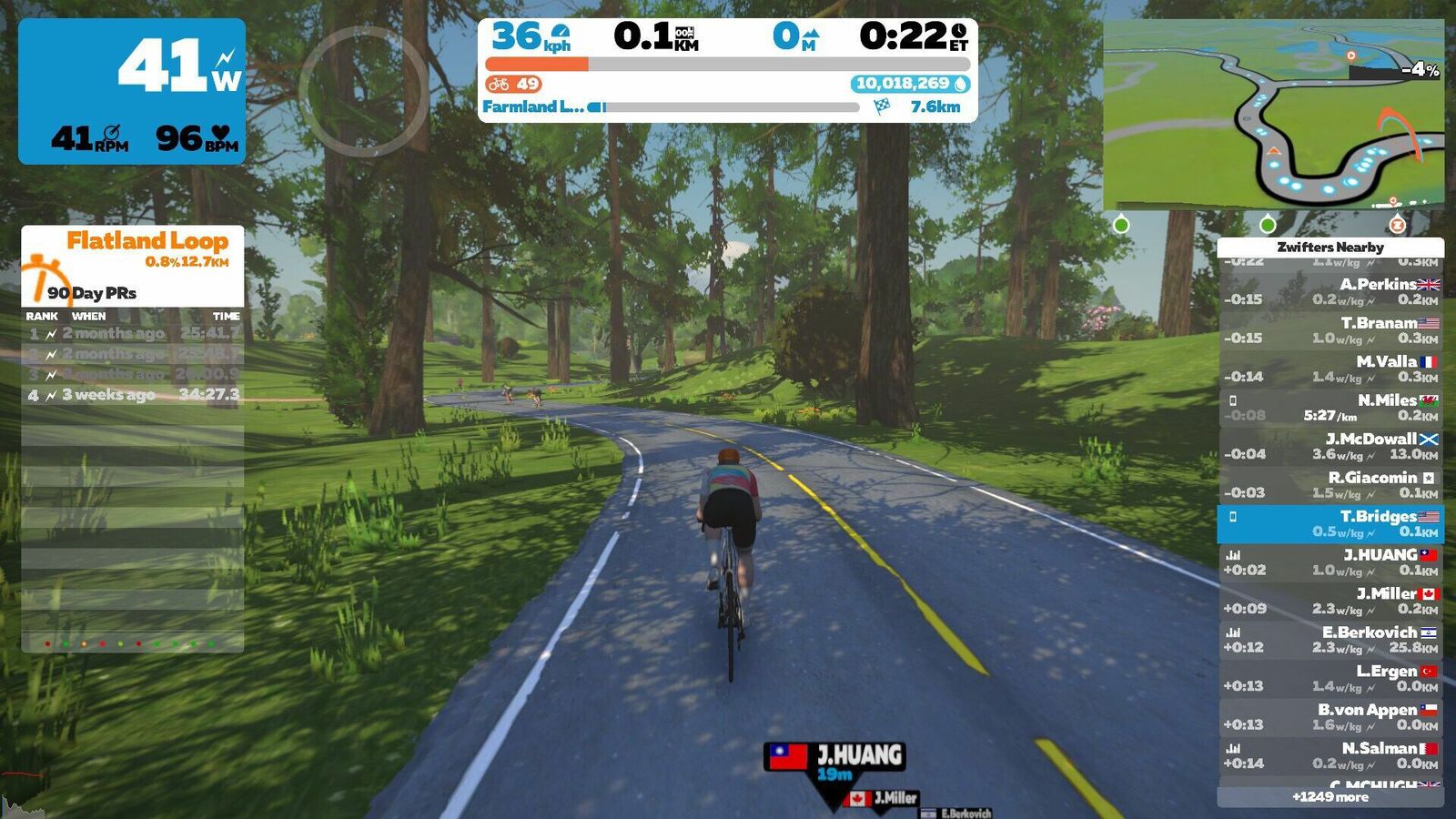
Task: Choose T.Branam from the nearby riders
Action: 1330,330
